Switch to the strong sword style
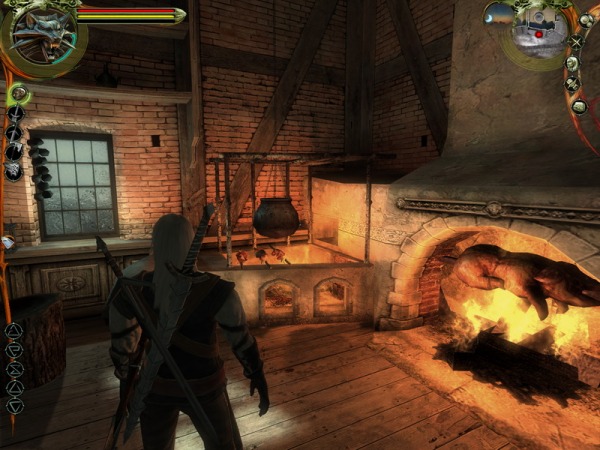The width and height of the screenshot is (600, 450). pos(15,114)
